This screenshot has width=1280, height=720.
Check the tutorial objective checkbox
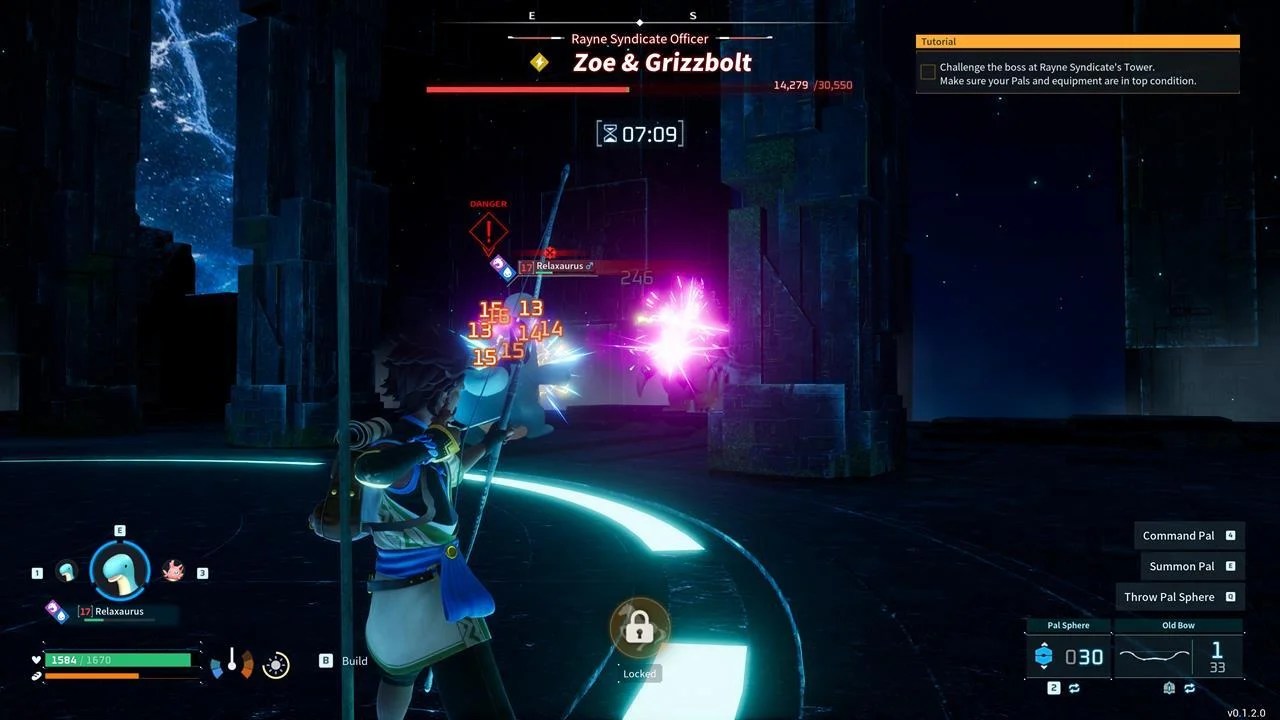click(x=927, y=71)
